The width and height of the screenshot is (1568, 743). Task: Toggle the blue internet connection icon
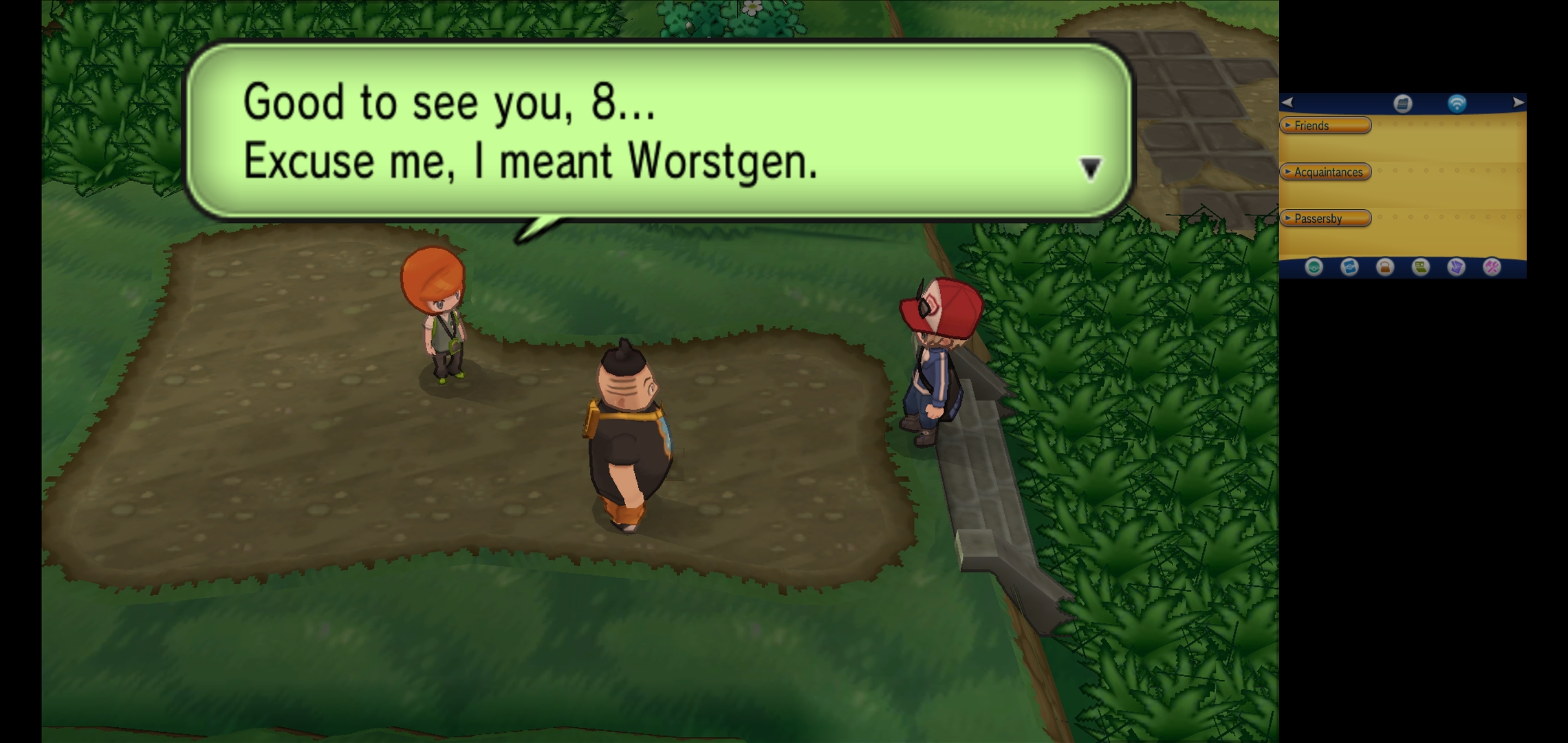[x=1457, y=104]
